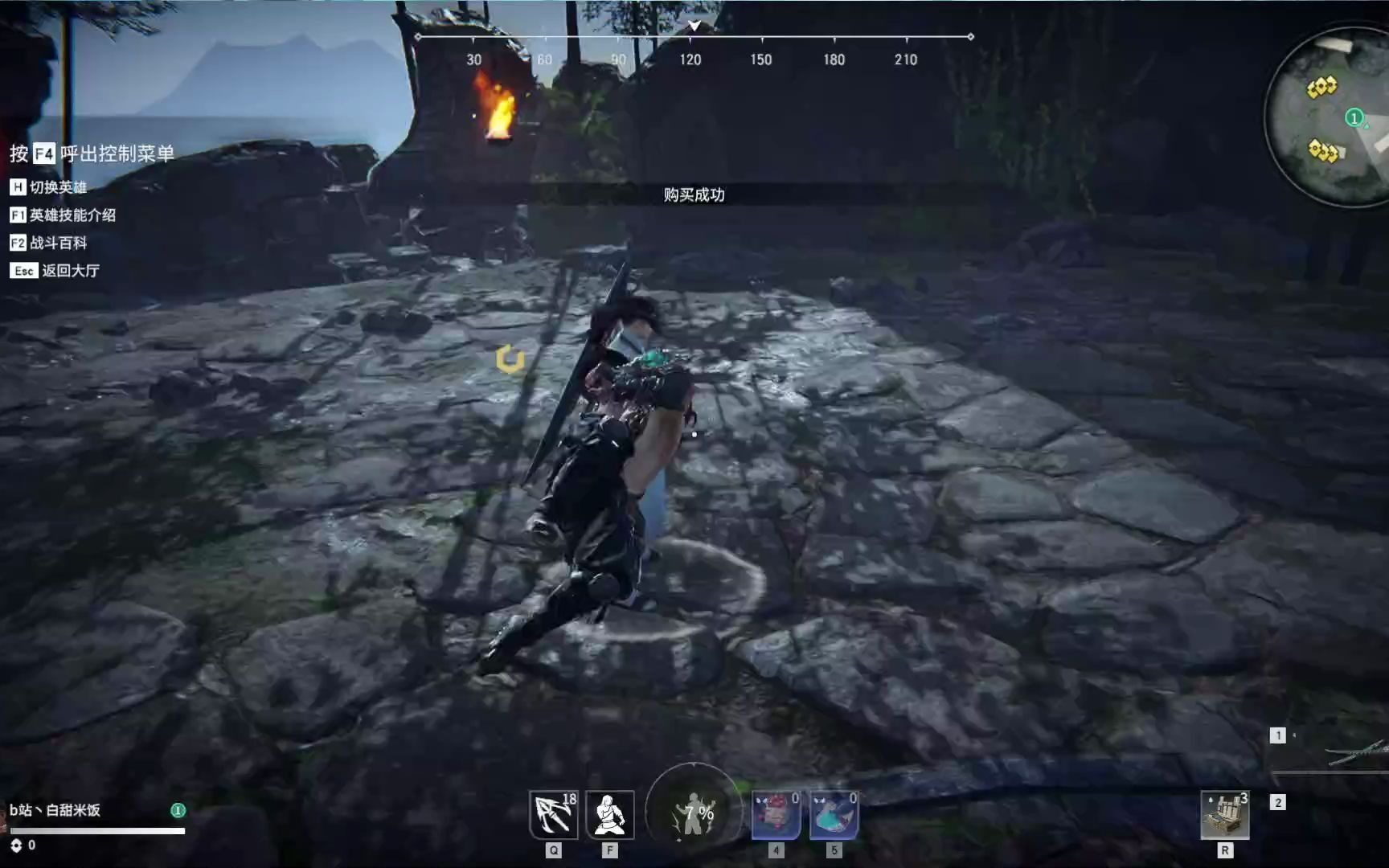
Task: Click the F2 战斗百科 combat encyclopedia toggle
Action: point(50,243)
